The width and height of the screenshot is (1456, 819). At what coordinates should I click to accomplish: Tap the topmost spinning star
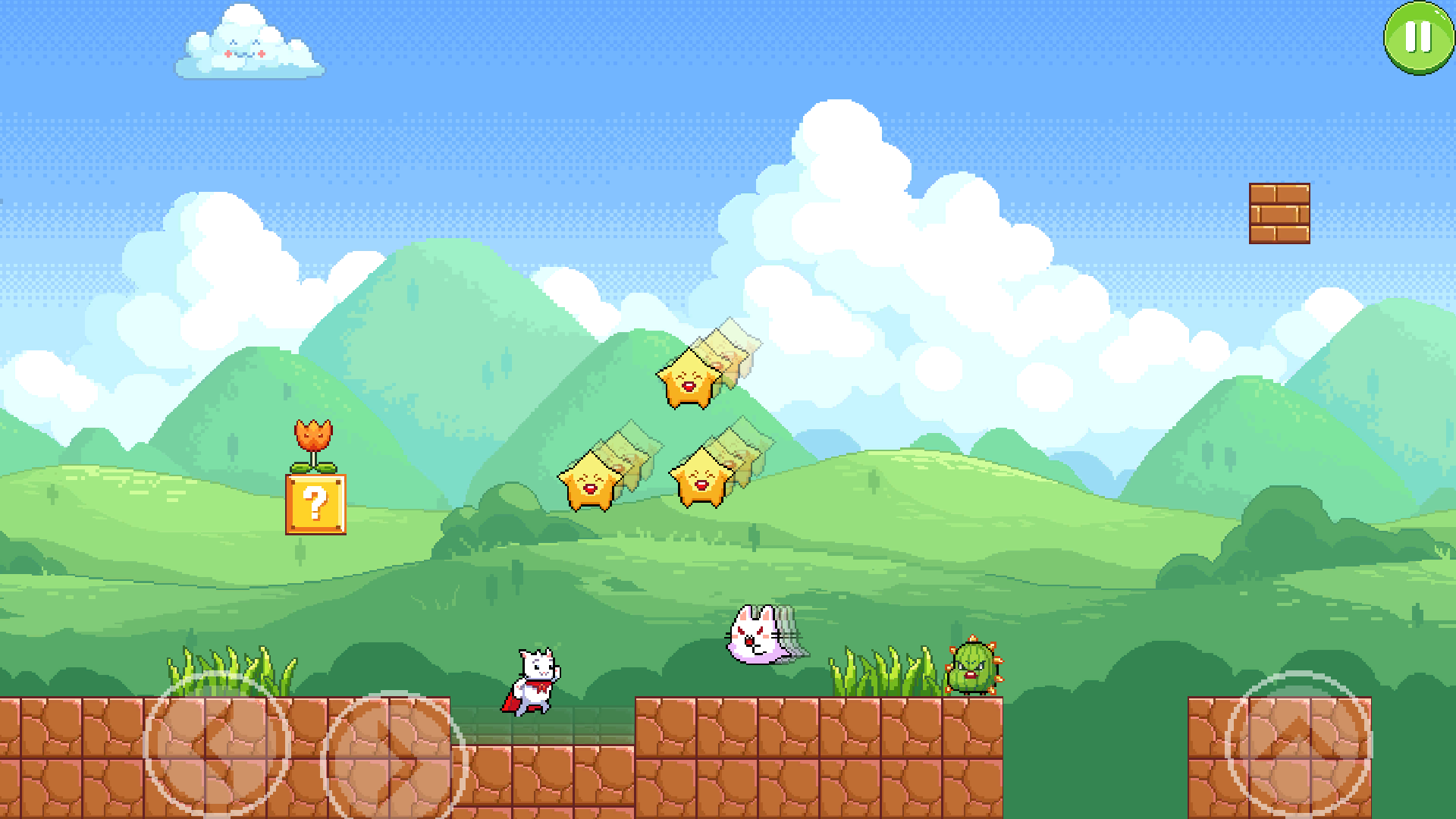click(x=690, y=379)
